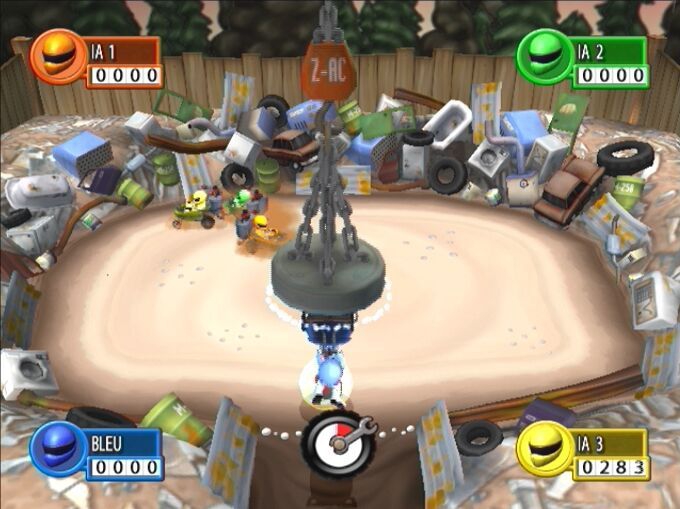This screenshot has width=680, height=509.
Task: Select the green helmet icon for IA 2
Action: point(543,56)
